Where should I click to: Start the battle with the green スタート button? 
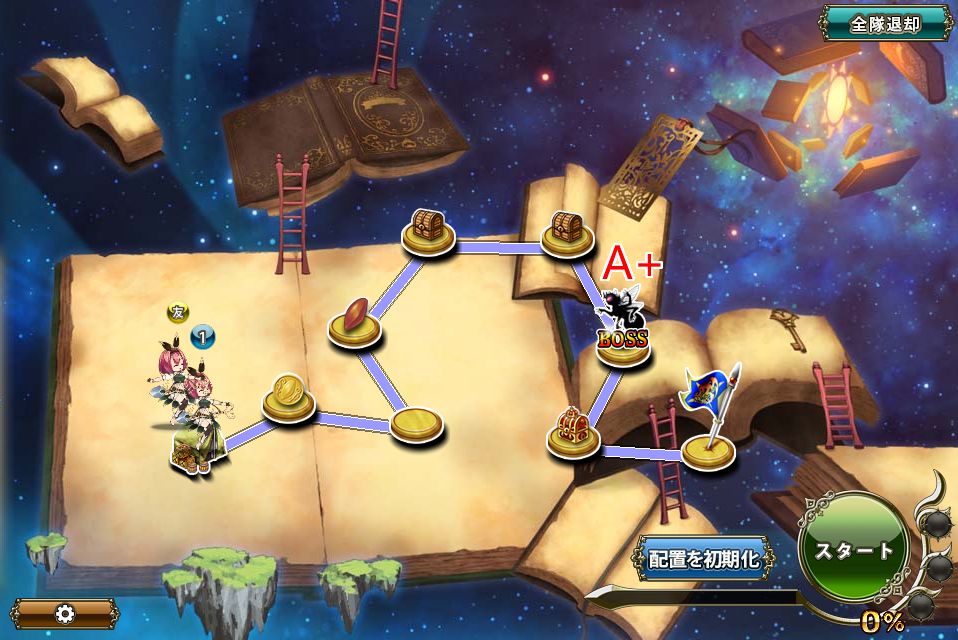click(x=853, y=549)
